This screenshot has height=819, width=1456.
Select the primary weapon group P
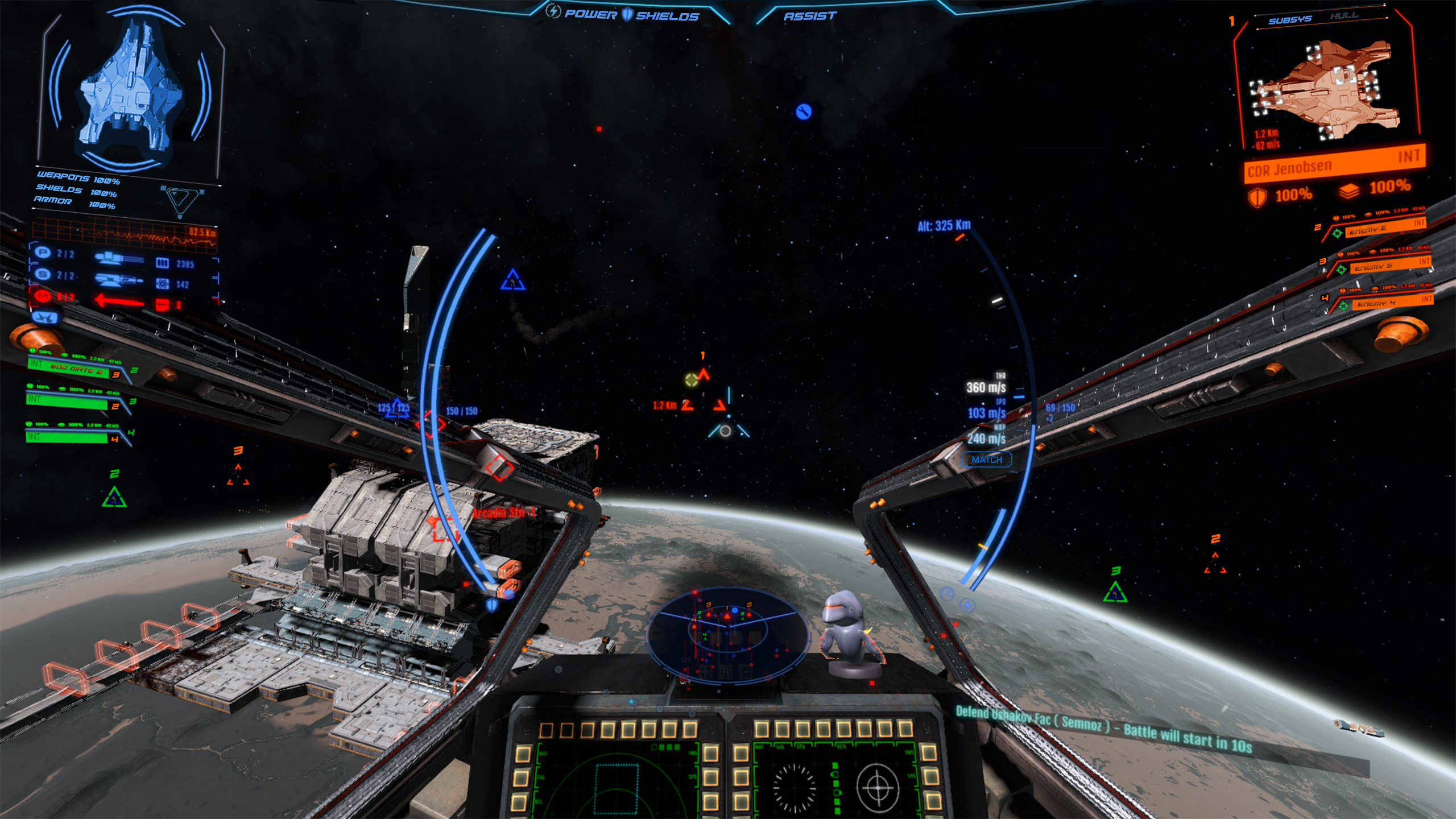(43, 253)
